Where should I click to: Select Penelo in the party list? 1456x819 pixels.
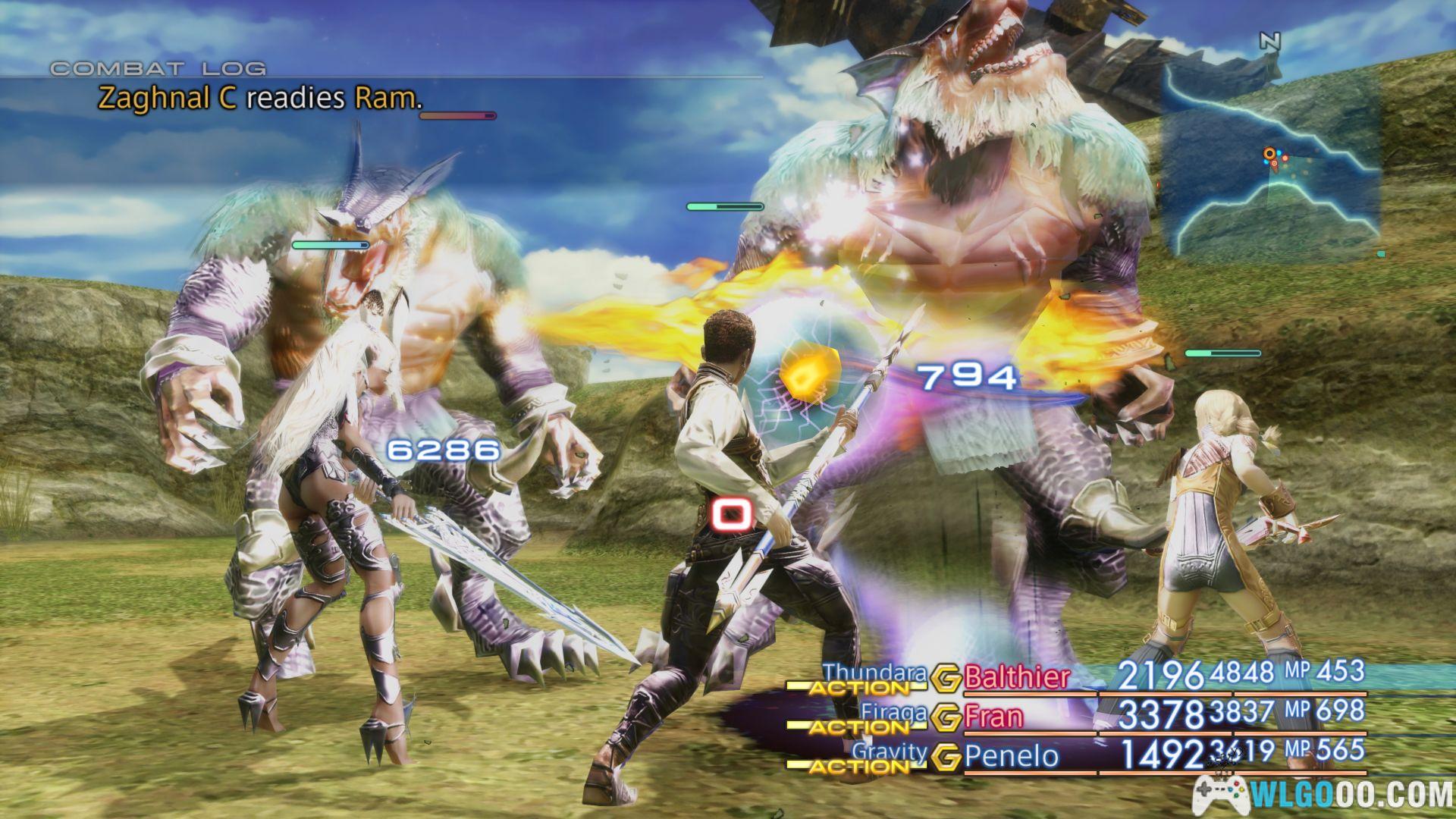pos(1011,756)
